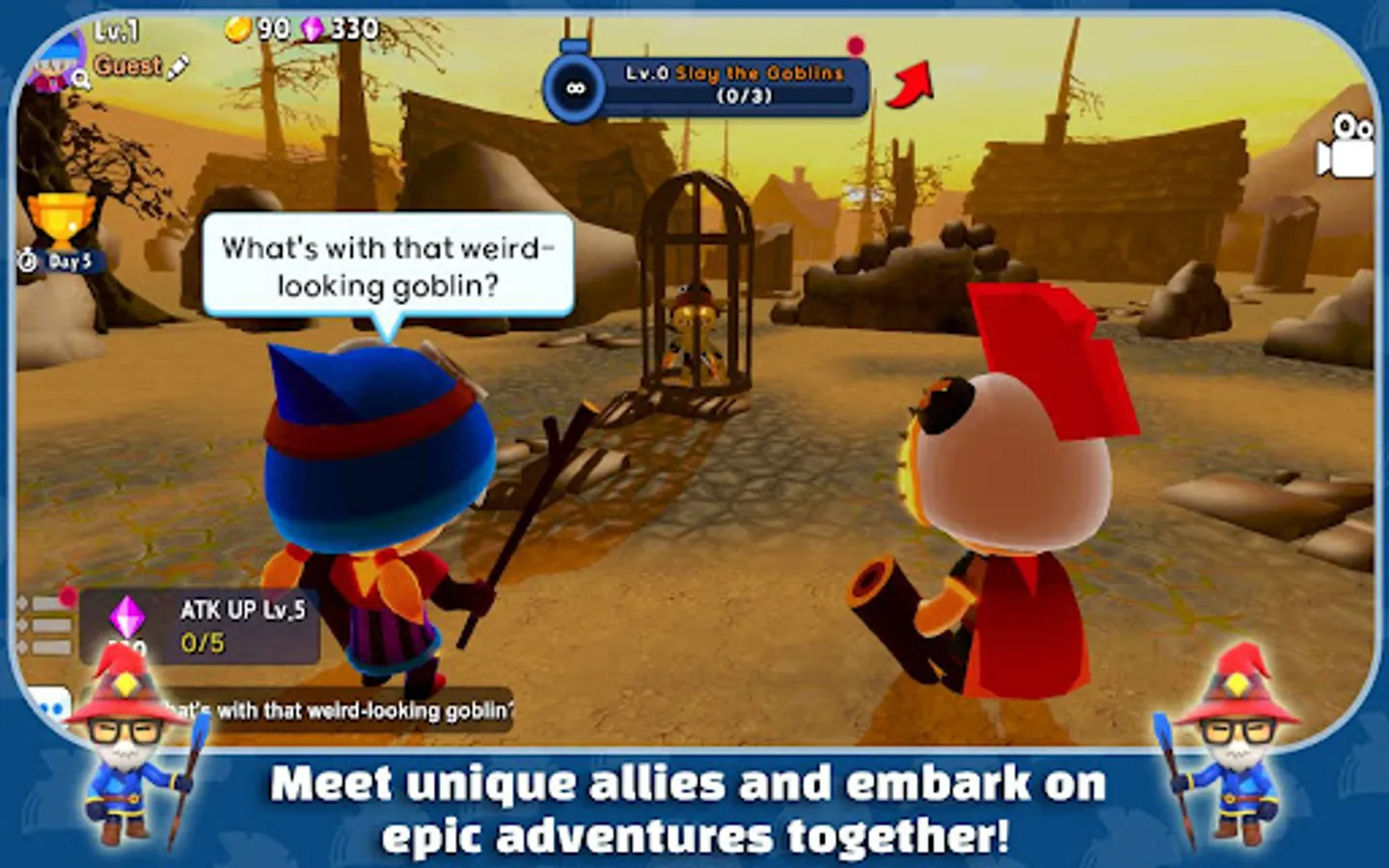This screenshot has height=868, width=1389.
Task: Click the stopwatch icon next to Day 5
Action: (26, 259)
